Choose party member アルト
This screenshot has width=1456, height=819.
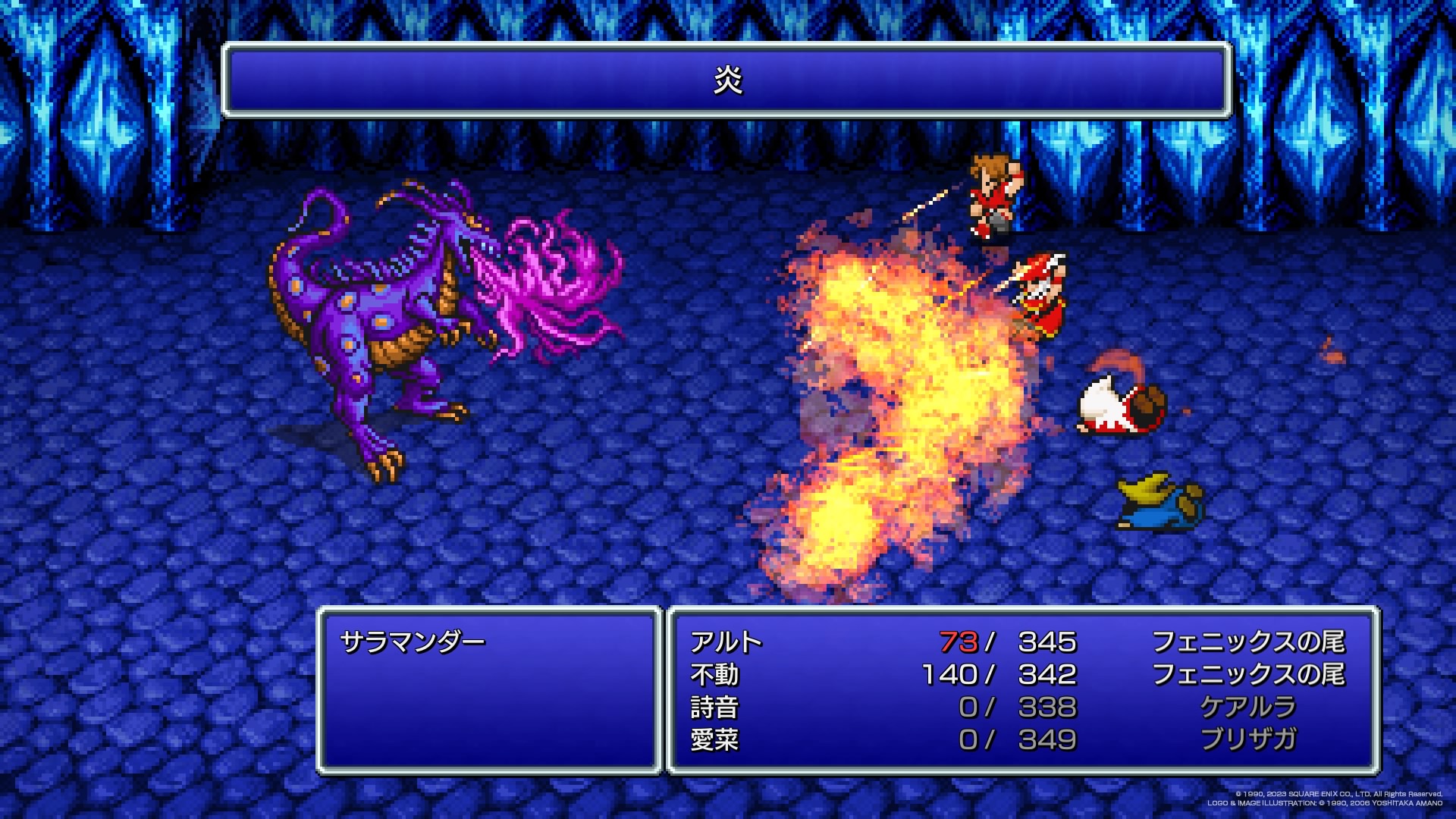[x=726, y=642]
